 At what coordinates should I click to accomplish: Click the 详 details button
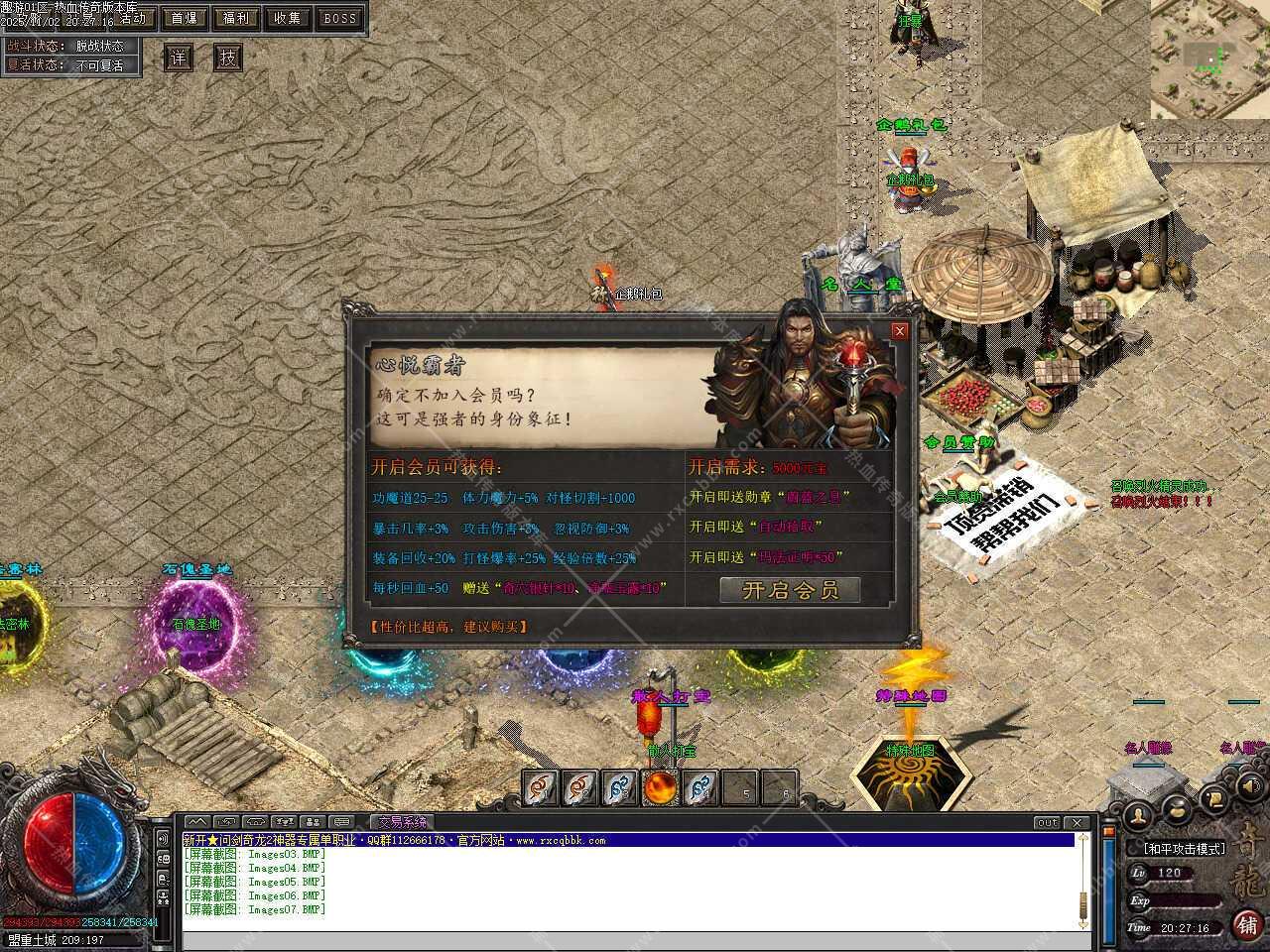(x=178, y=58)
